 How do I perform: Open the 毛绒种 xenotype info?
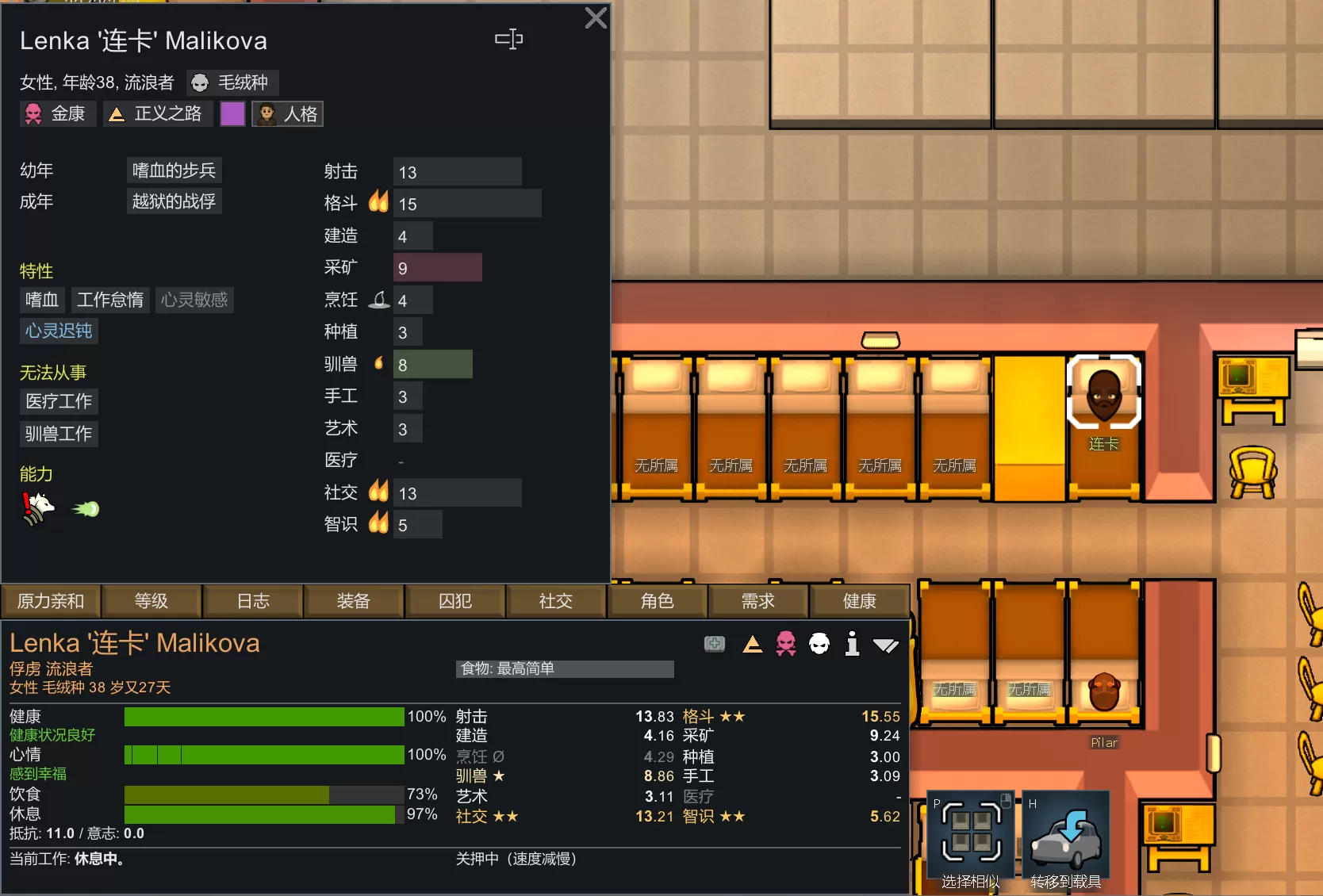[x=232, y=82]
